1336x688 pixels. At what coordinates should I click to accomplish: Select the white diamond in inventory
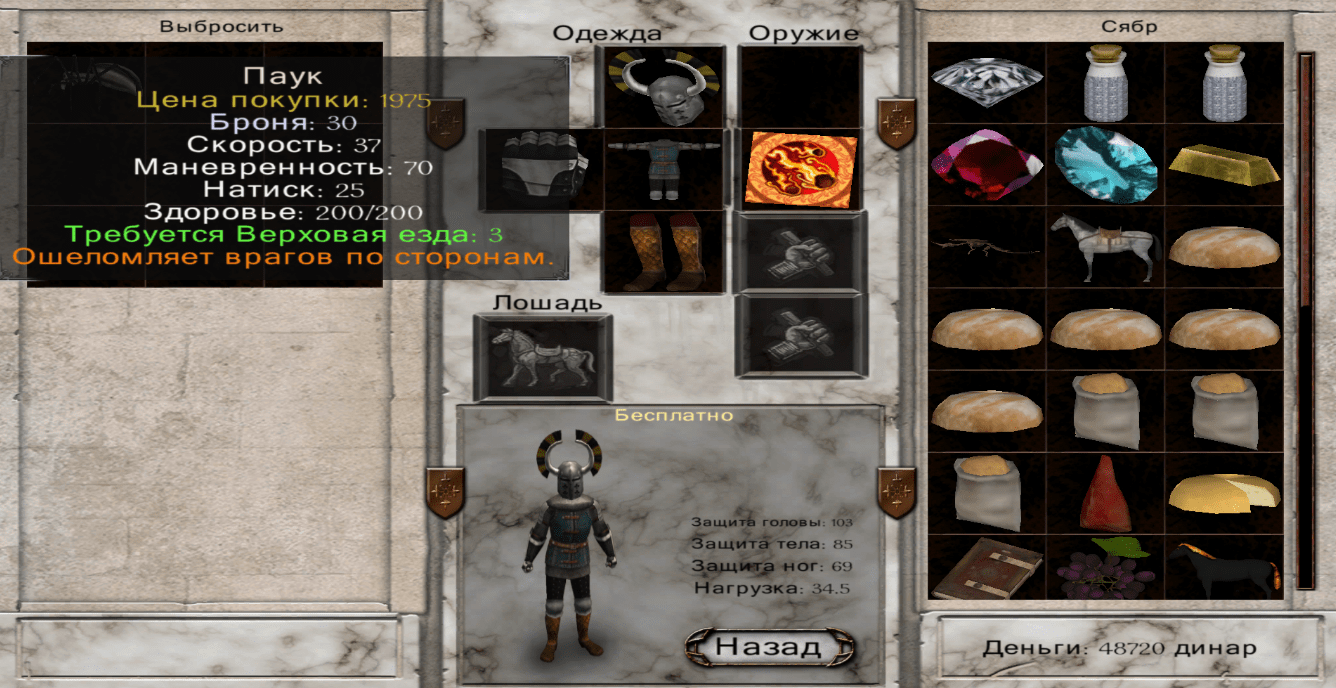tap(987, 82)
